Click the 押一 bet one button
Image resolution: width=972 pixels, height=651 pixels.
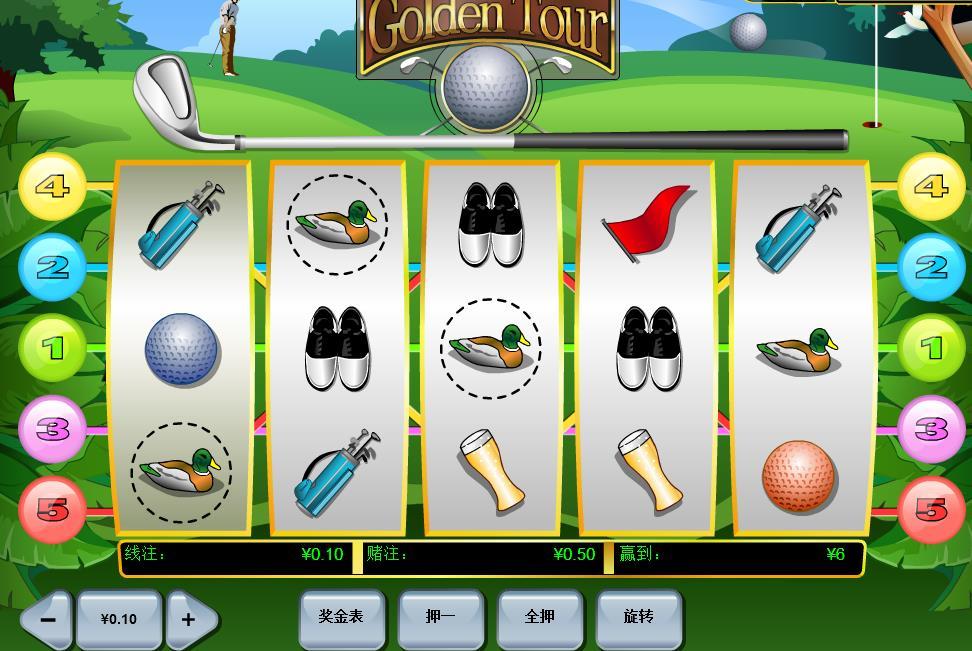click(x=440, y=617)
